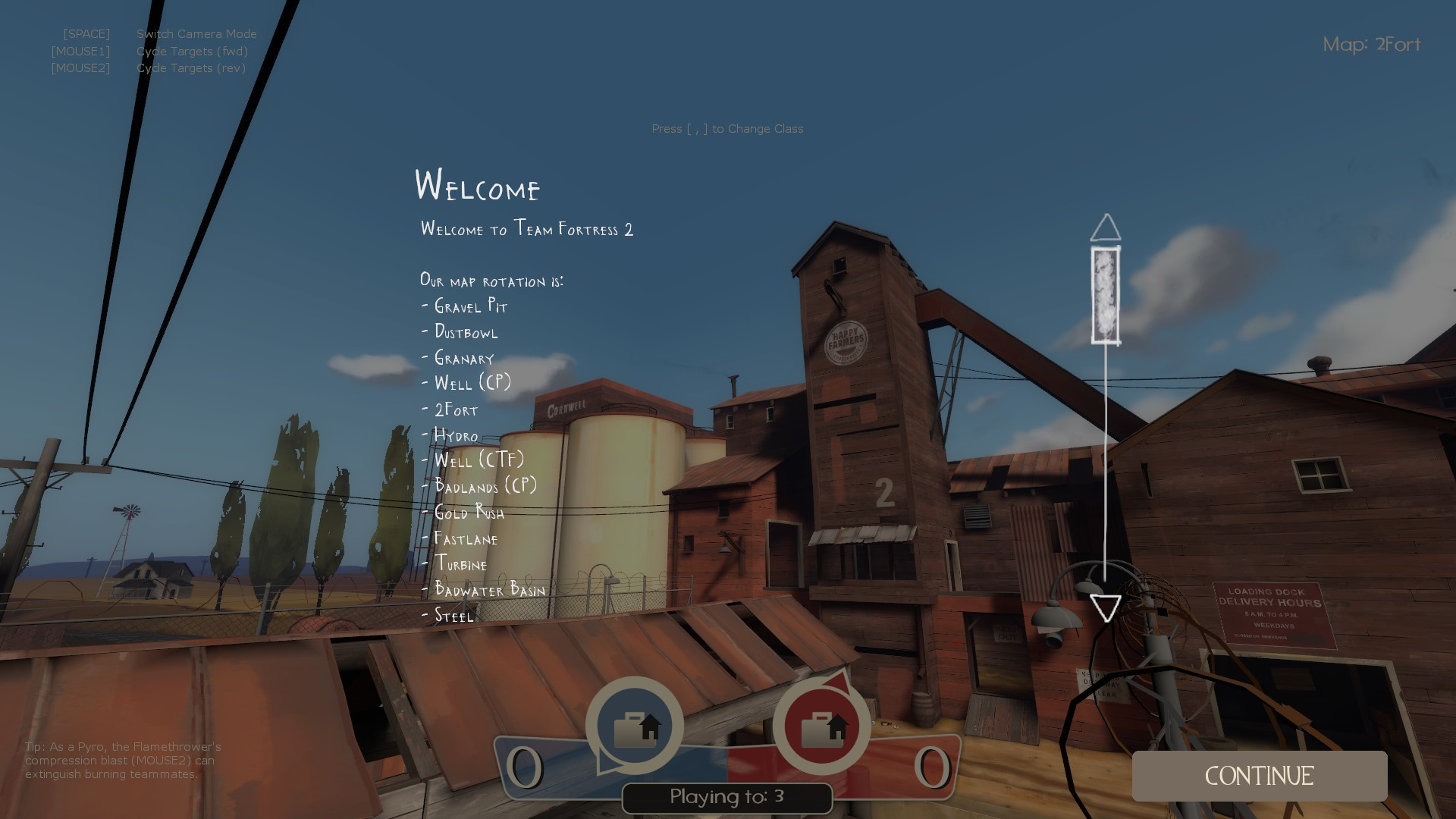Click the Welcome to Team Fortress 2 heading

pyautogui.click(x=528, y=229)
